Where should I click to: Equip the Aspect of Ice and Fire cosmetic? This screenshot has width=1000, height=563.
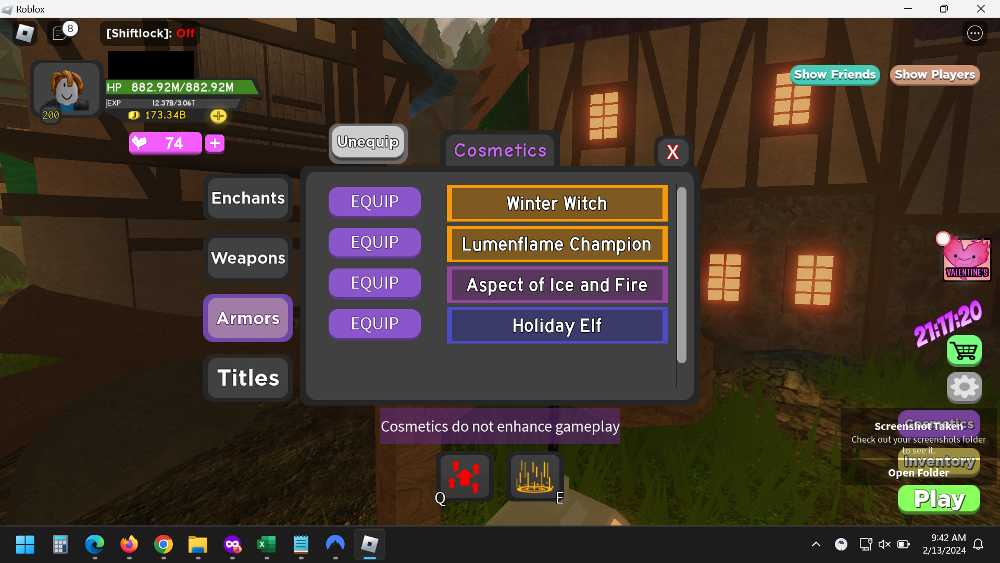point(374,284)
